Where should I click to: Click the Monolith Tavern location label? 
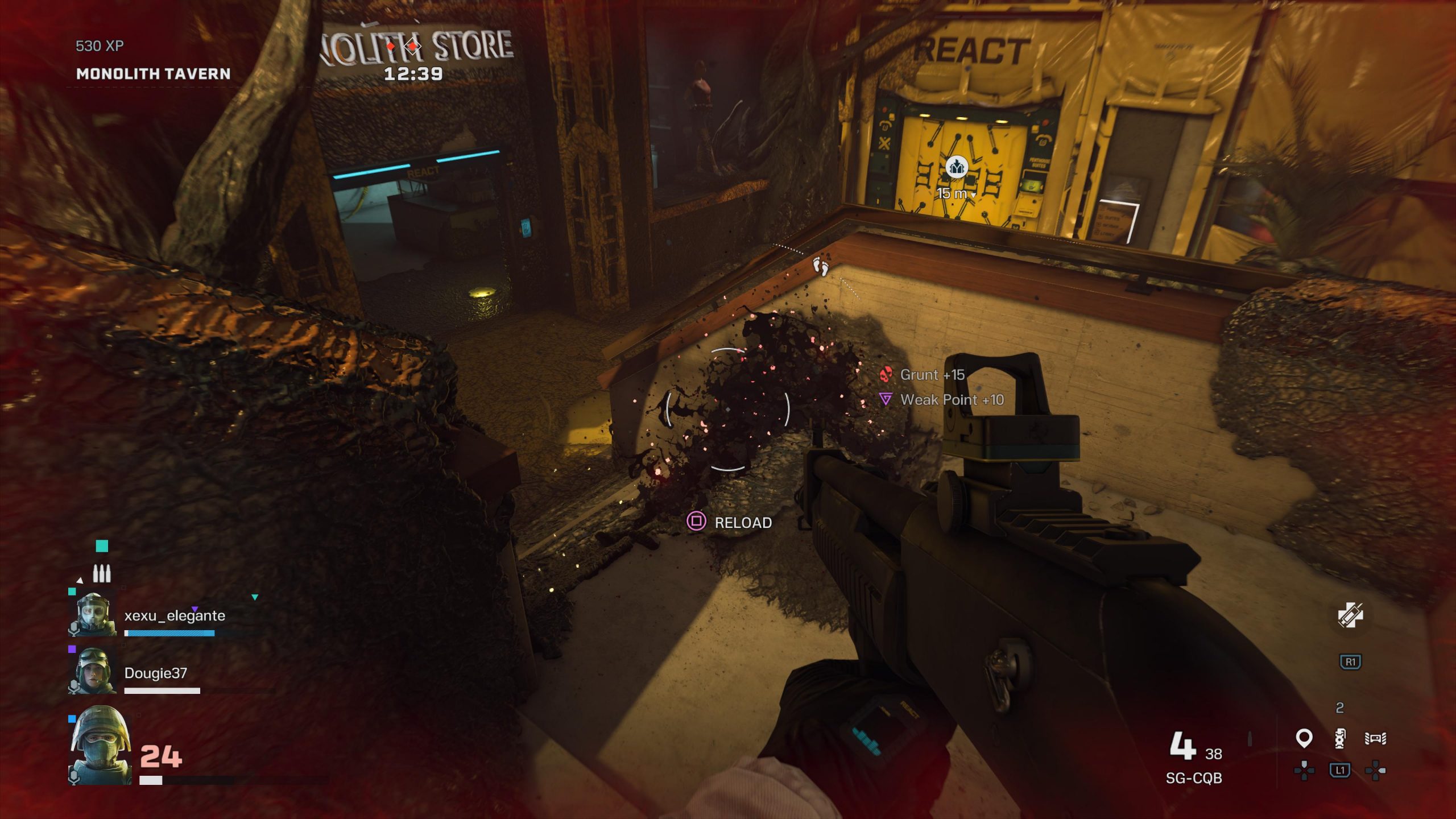click(x=153, y=74)
